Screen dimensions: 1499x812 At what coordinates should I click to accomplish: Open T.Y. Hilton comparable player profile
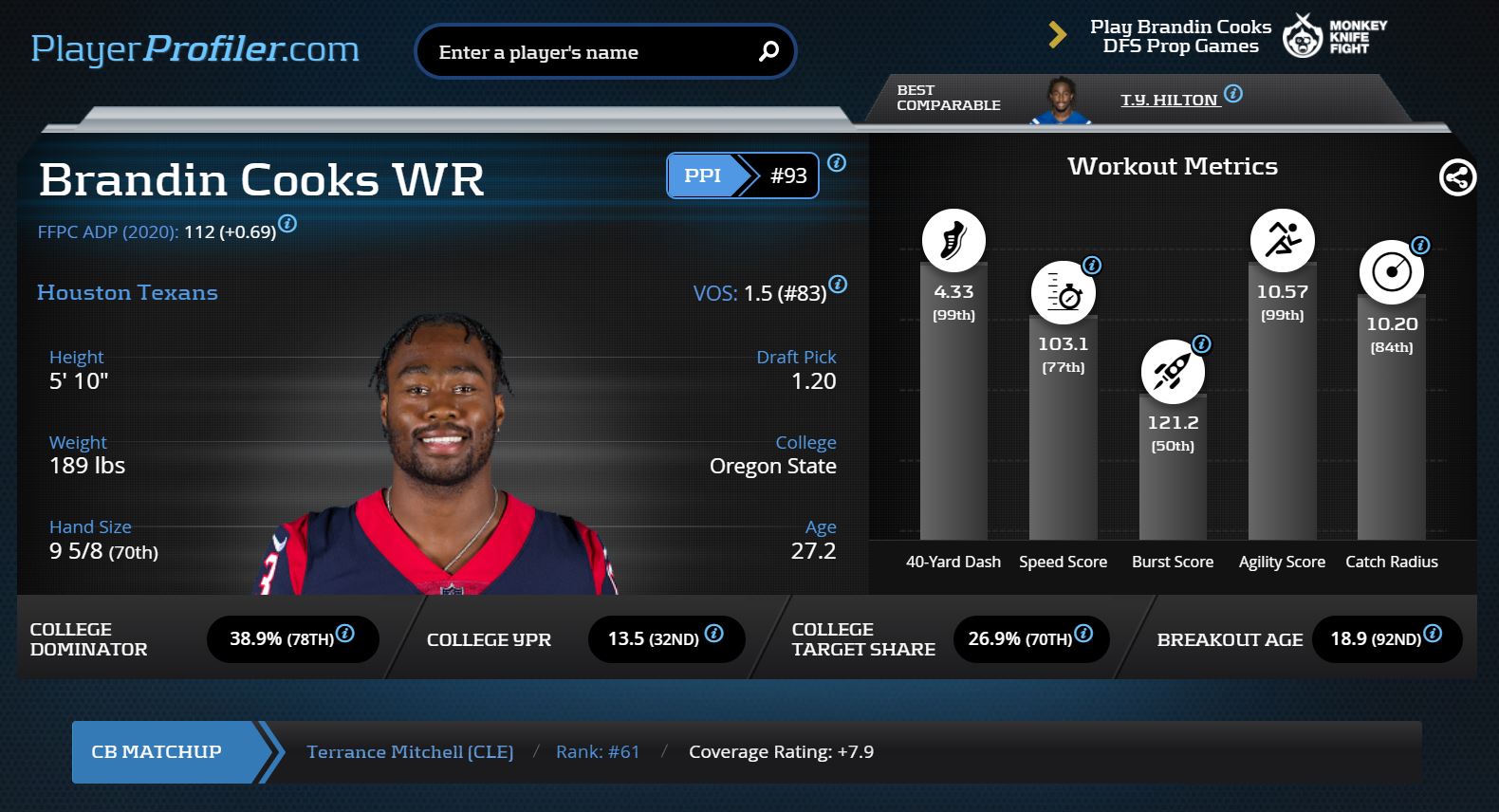[1169, 100]
